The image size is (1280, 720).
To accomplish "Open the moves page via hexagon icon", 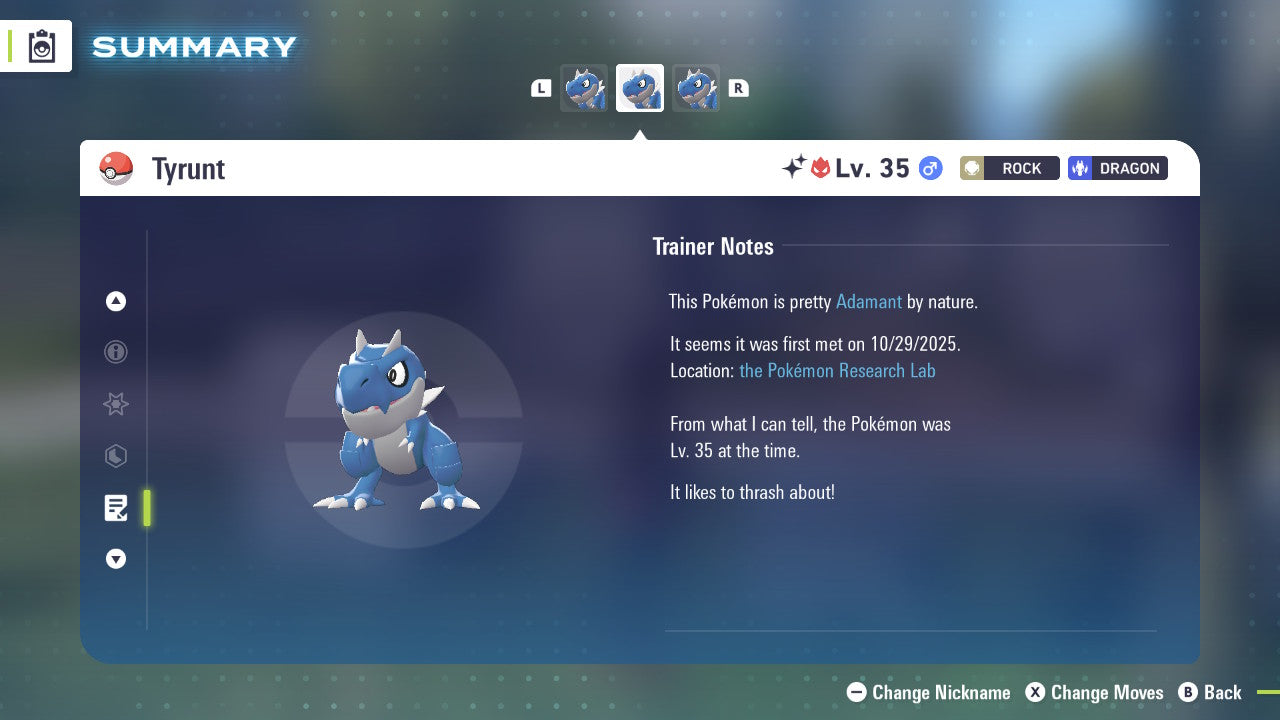I will (x=115, y=456).
